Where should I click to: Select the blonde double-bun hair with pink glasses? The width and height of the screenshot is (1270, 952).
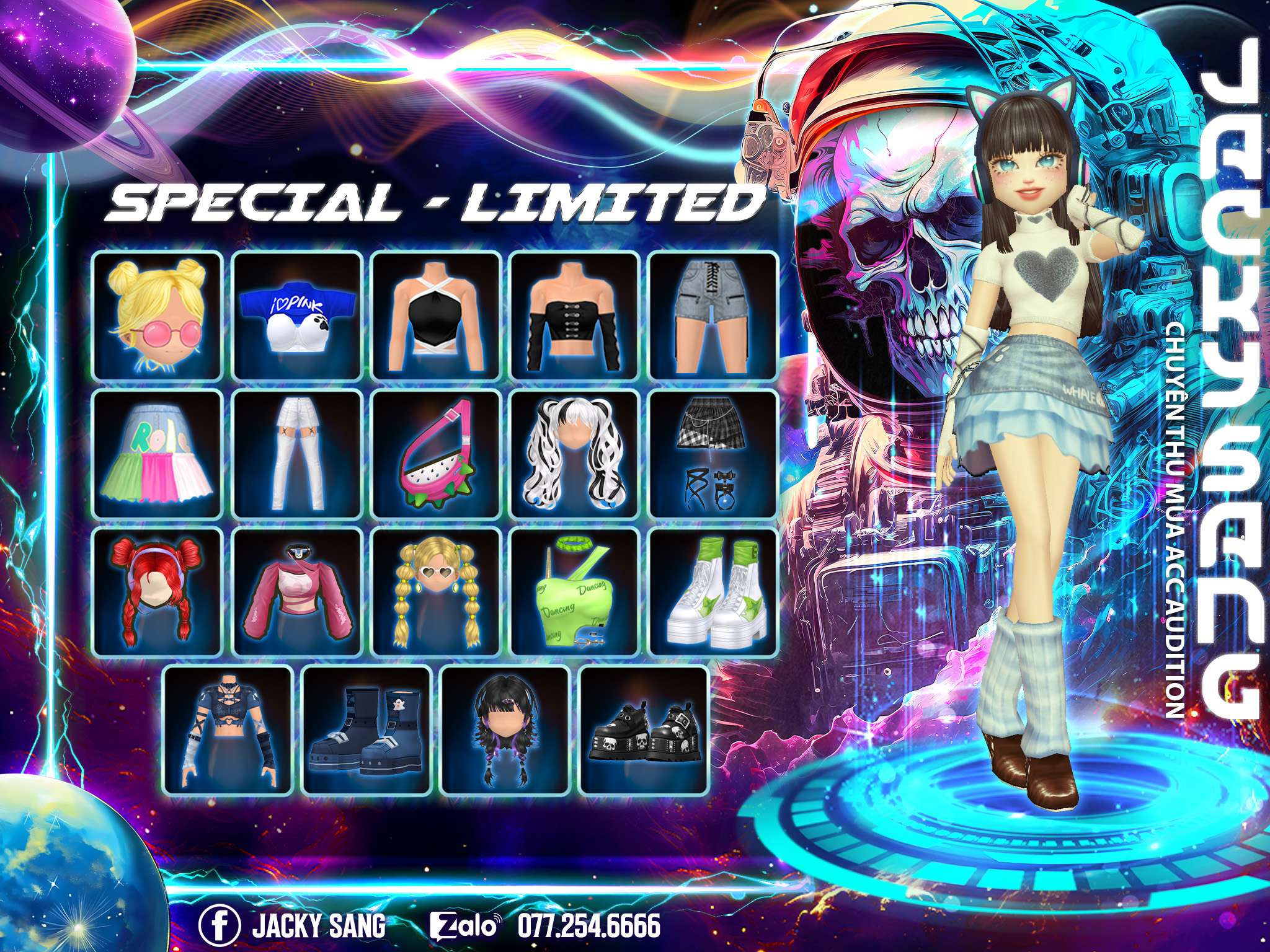click(158, 315)
